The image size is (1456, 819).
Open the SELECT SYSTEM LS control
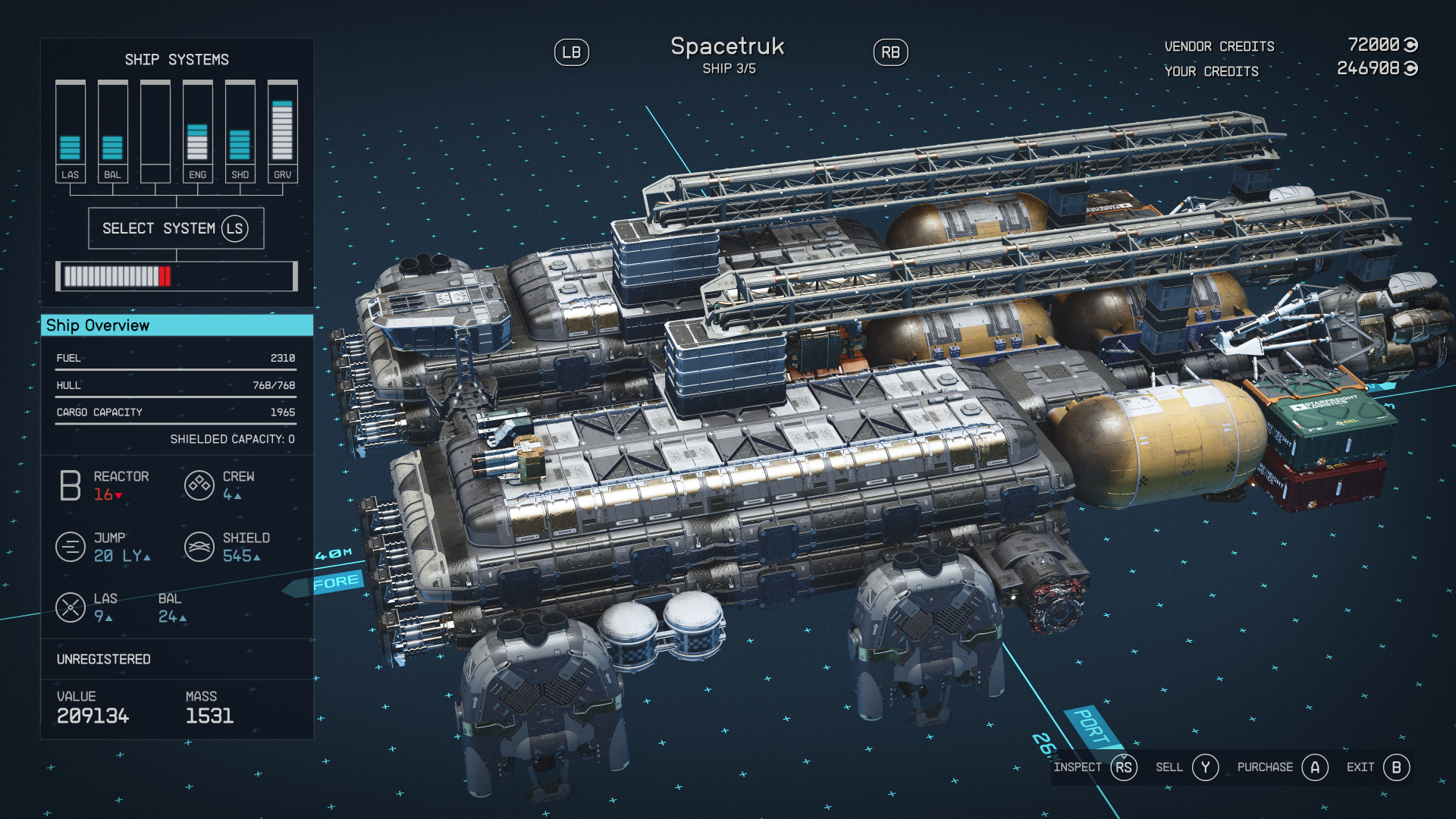pyautogui.click(x=176, y=227)
